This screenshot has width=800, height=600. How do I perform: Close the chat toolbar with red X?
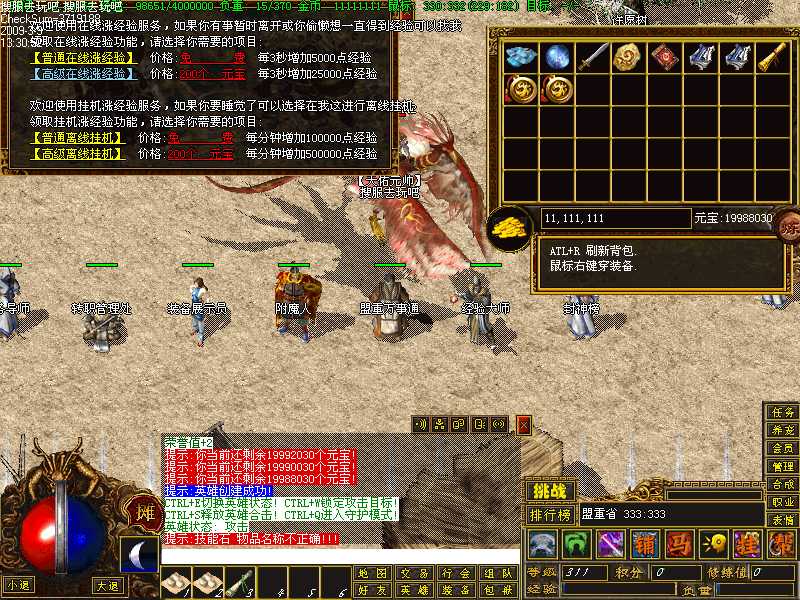pyautogui.click(x=523, y=425)
